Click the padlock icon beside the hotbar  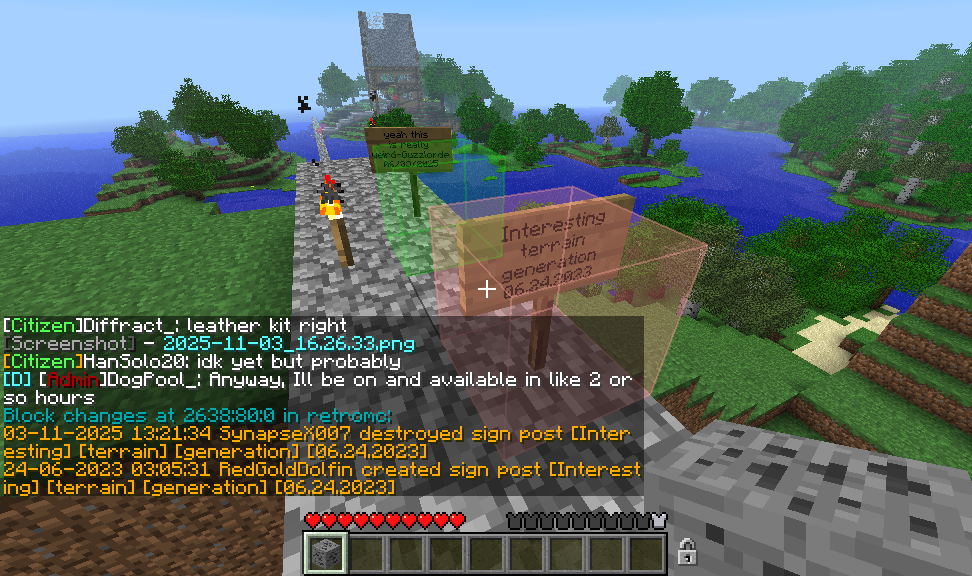point(686,551)
